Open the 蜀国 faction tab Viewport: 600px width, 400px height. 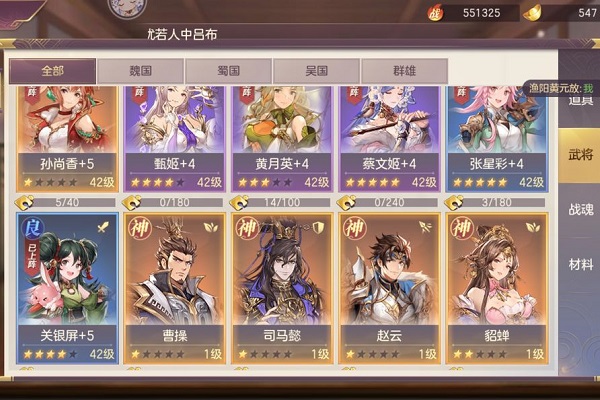[x=228, y=72]
